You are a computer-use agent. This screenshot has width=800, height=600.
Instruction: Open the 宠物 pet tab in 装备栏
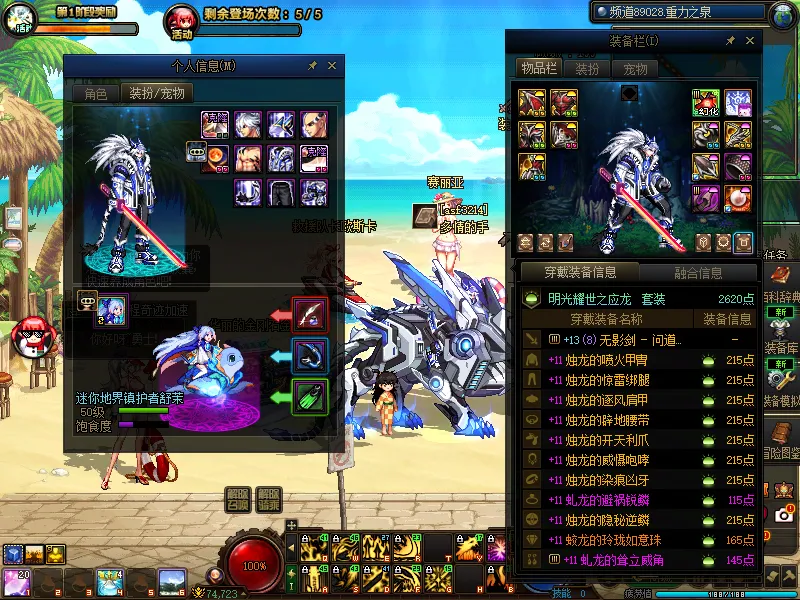[x=634, y=69]
